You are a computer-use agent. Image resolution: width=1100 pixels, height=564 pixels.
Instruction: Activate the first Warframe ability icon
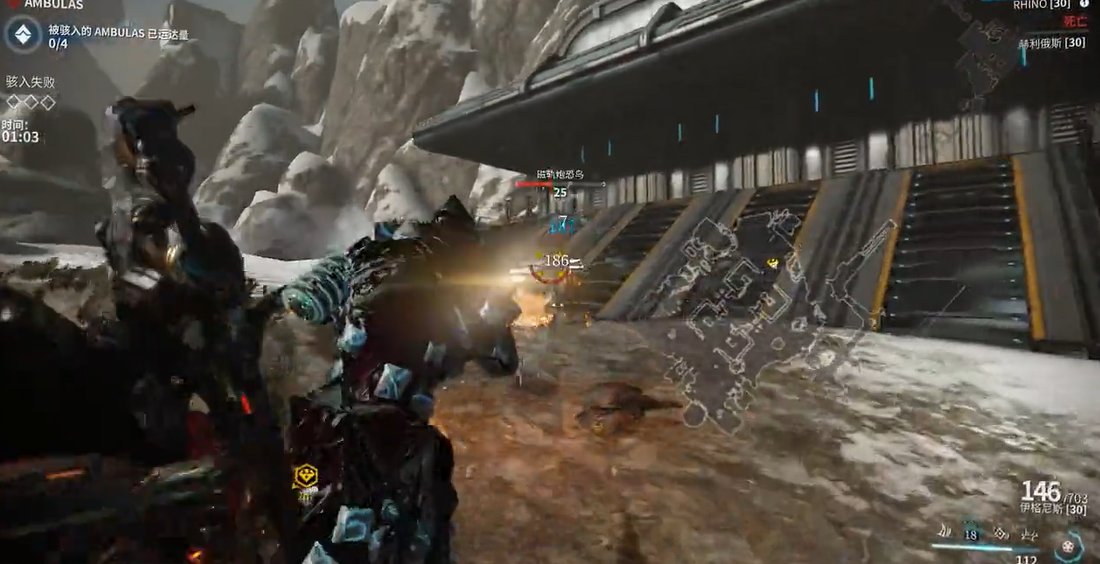(943, 532)
